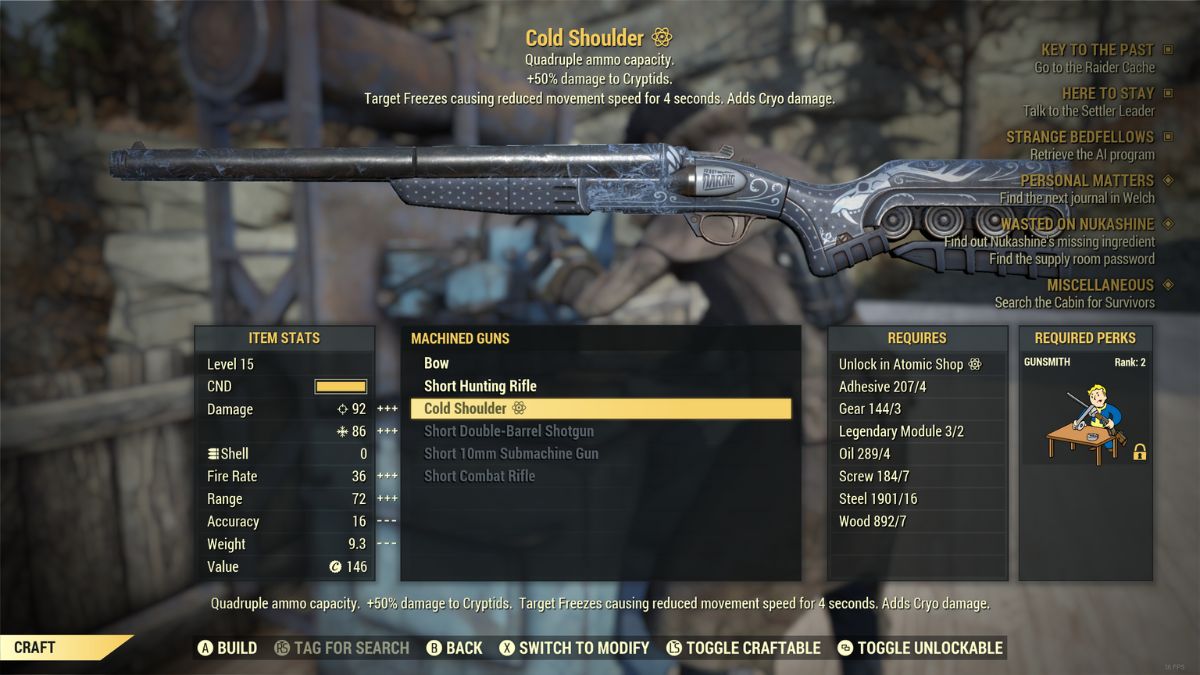
Task: Choose the Short Hunting Rifle entry
Action: coord(480,386)
